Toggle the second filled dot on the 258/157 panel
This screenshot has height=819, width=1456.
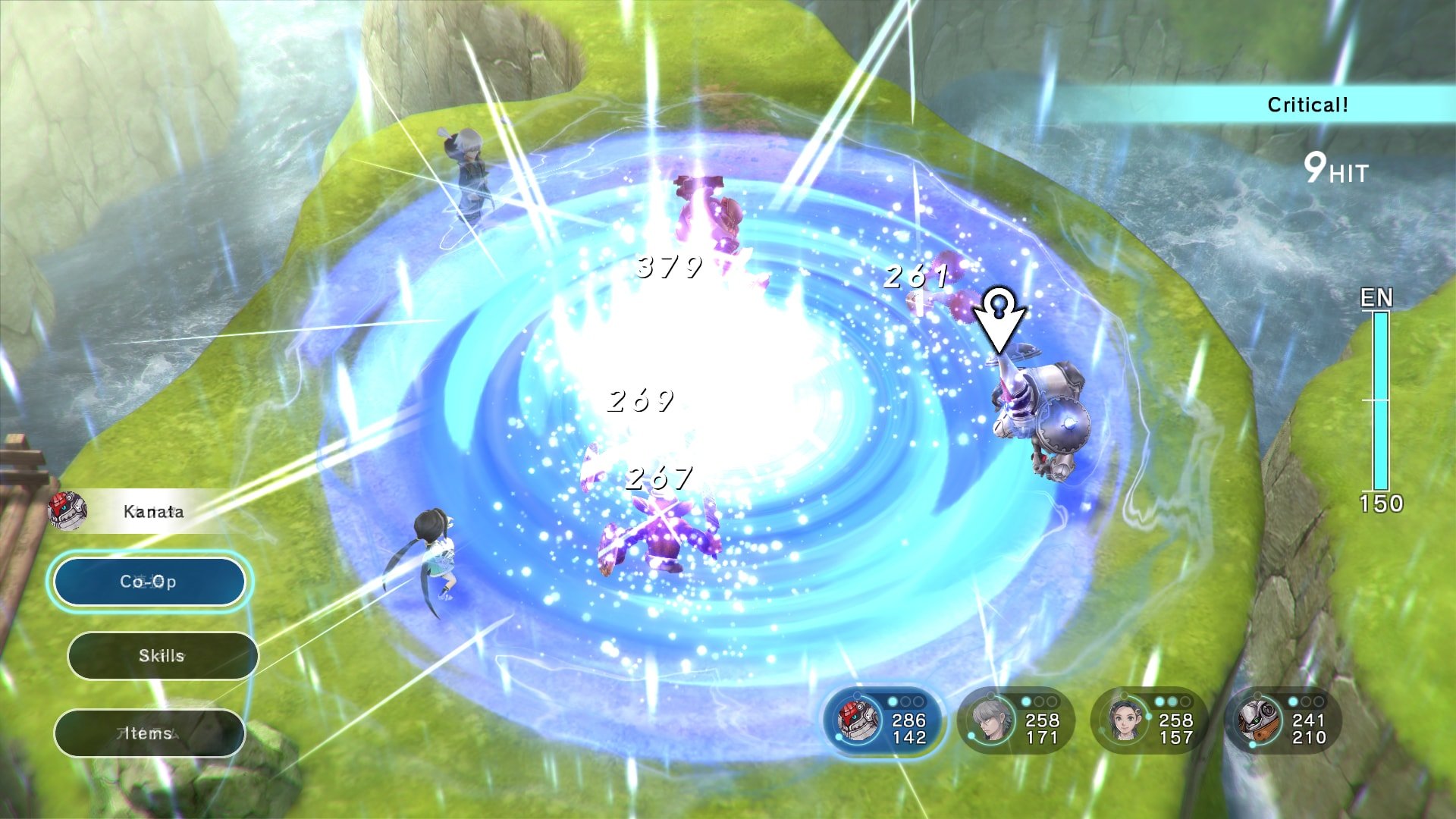(1173, 701)
